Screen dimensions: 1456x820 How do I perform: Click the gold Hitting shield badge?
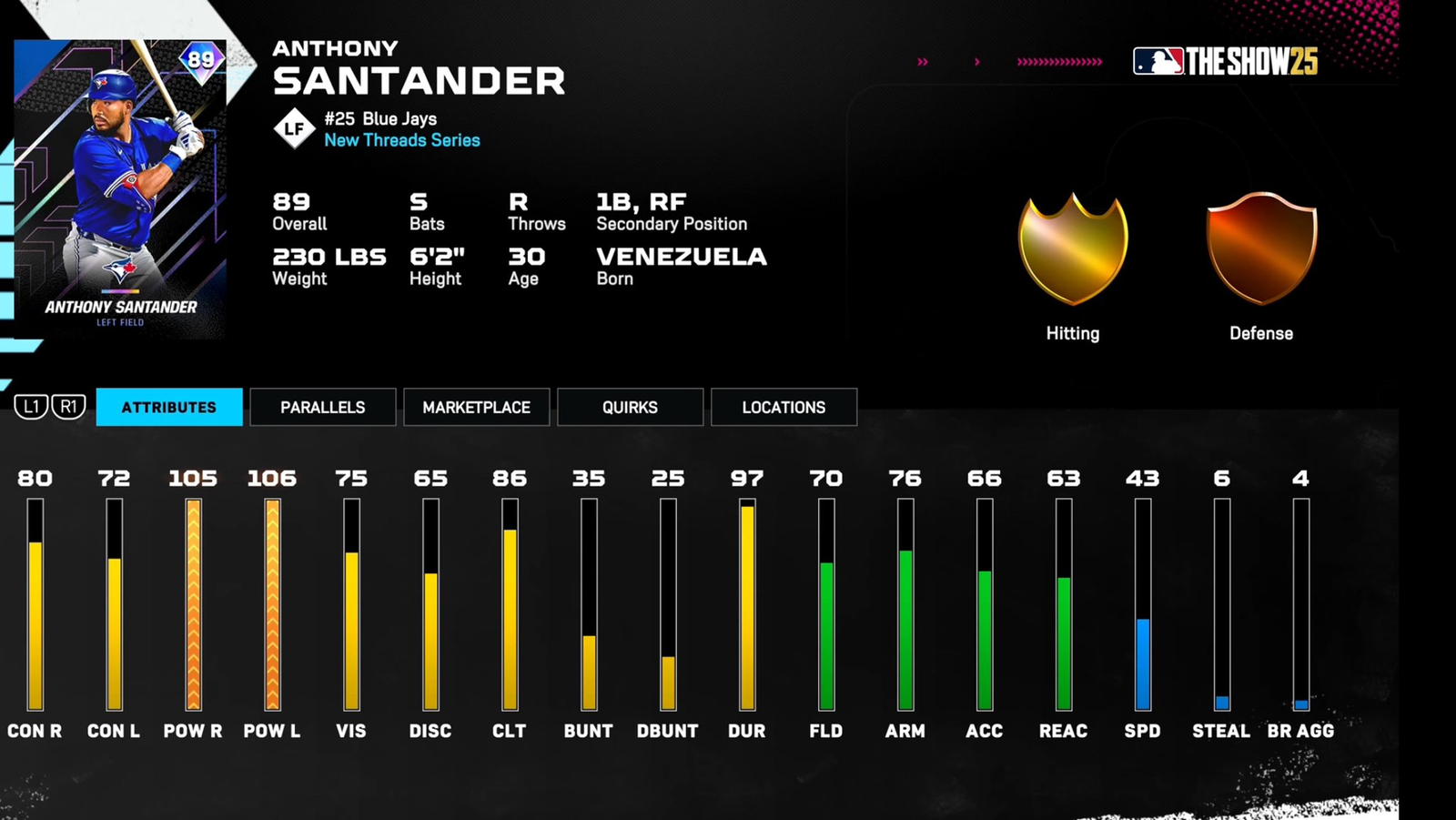[x=1073, y=248]
